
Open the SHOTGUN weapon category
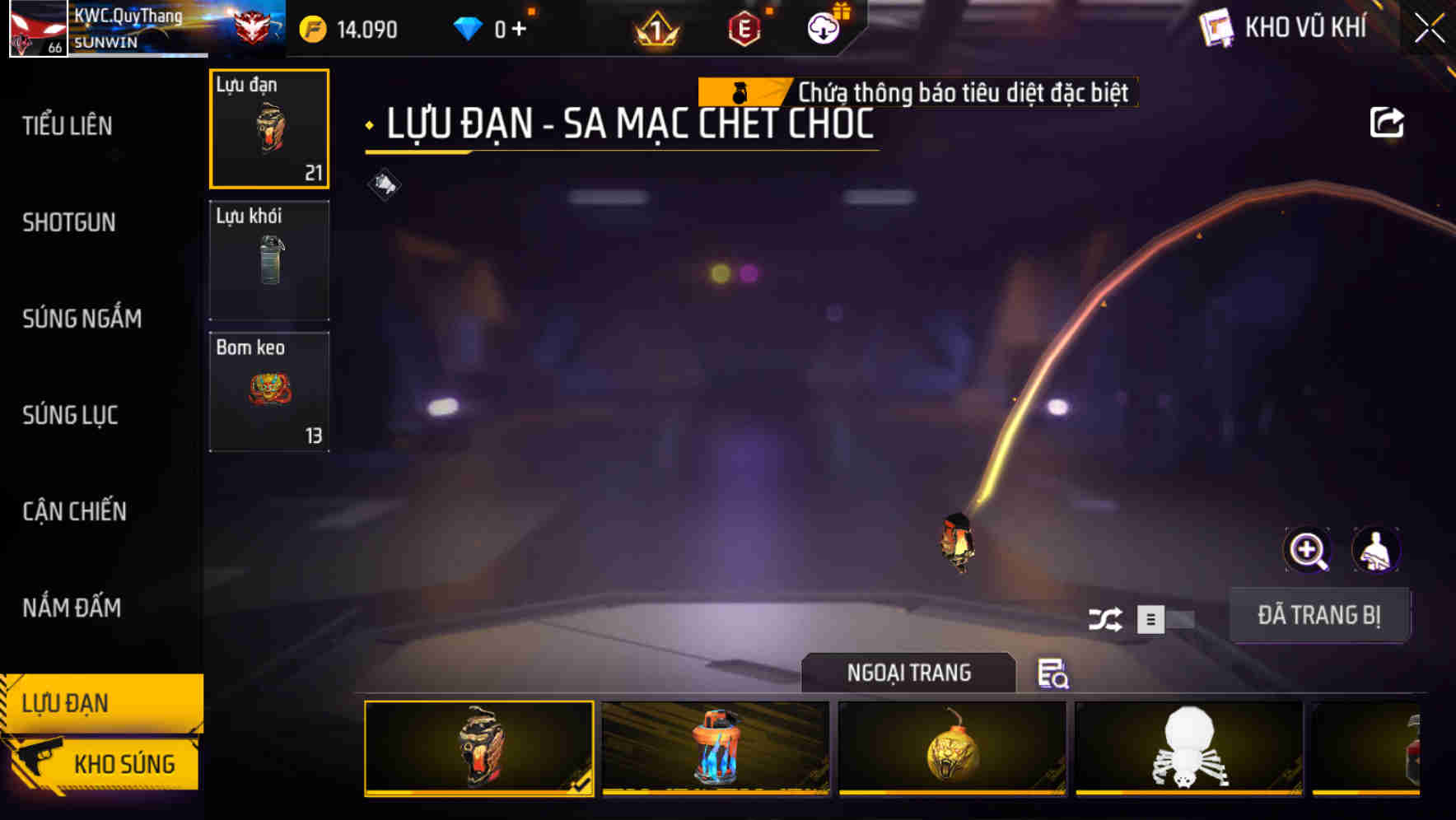[68, 222]
